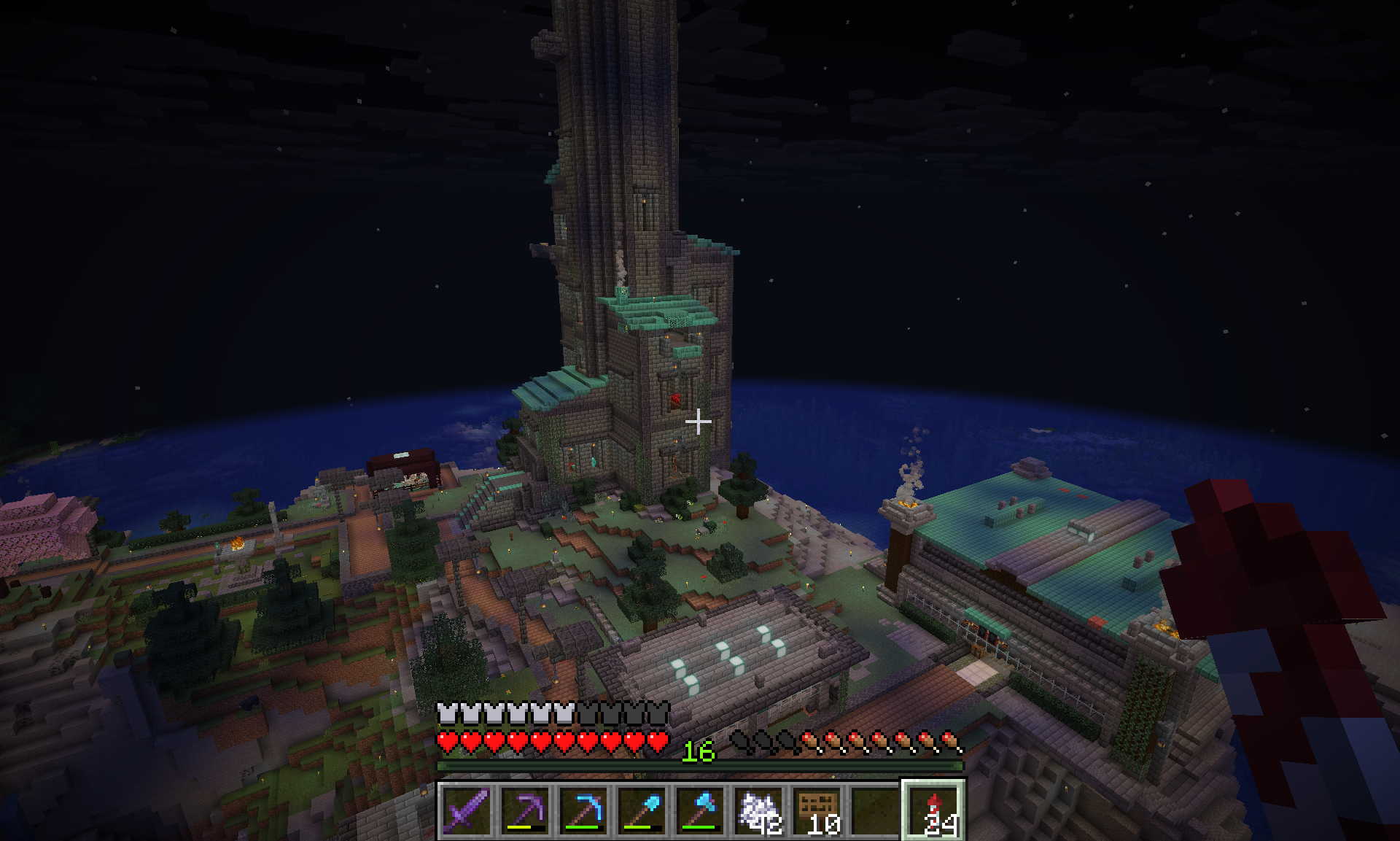Select the white item stack of 42

coord(758,809)
